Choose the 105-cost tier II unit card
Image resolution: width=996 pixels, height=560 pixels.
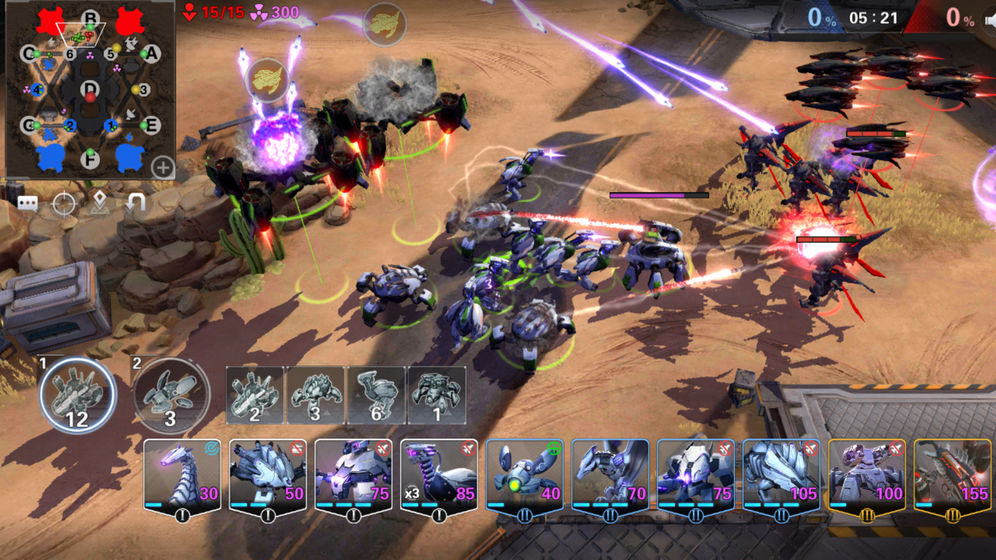coord(780,478)
